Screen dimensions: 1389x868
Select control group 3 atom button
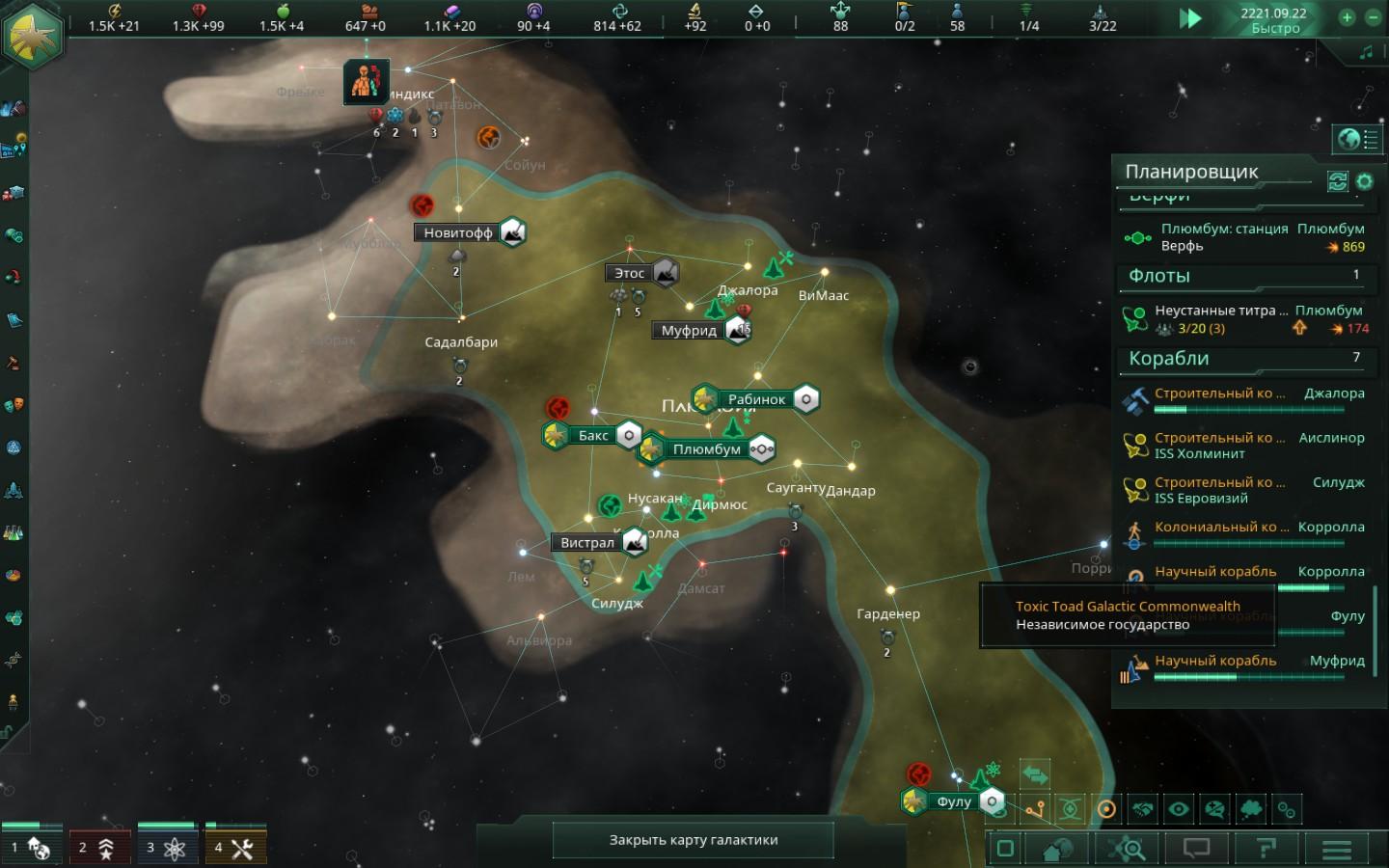(168, 848)
